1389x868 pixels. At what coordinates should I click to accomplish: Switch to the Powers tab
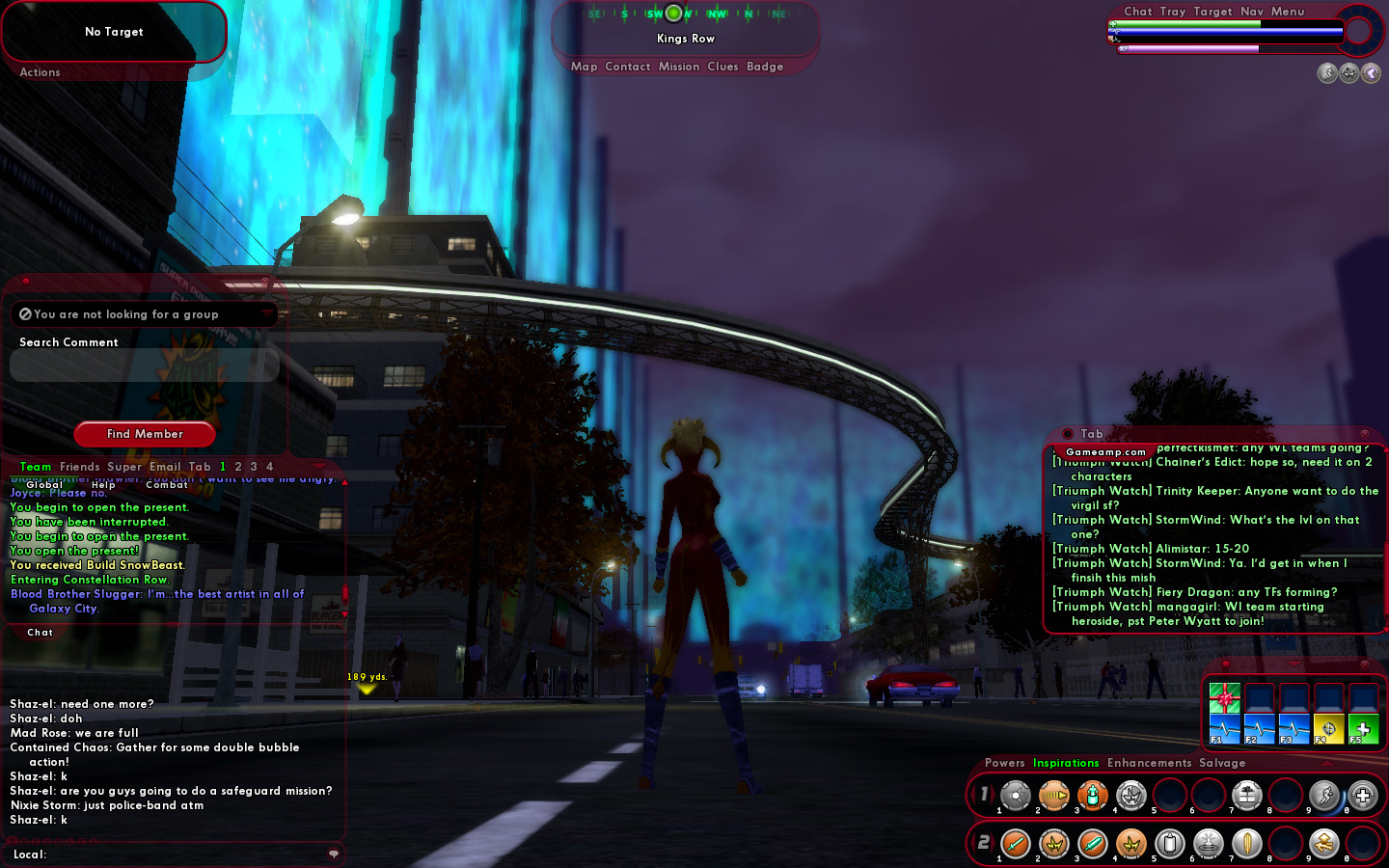[1005, 763]
